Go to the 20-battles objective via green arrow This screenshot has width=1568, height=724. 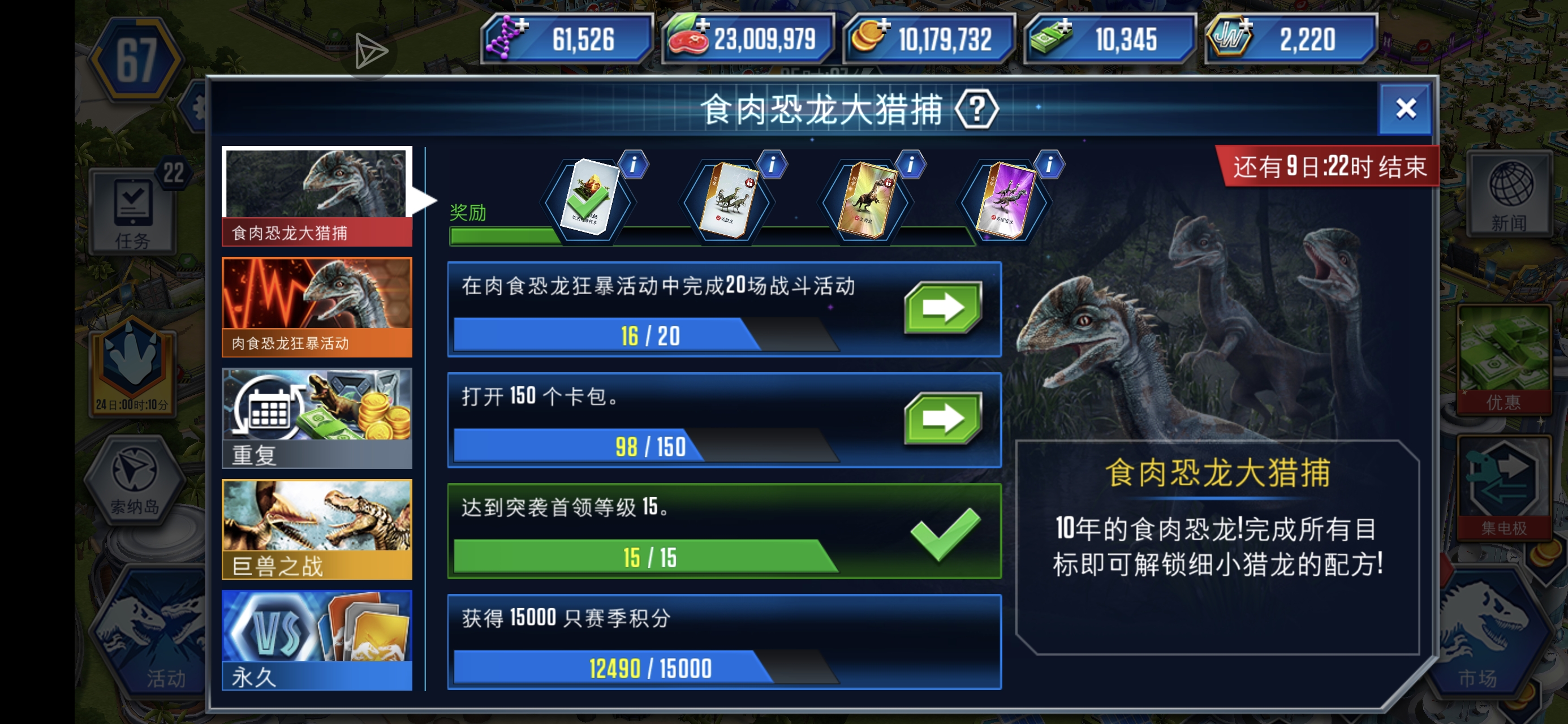pyautogui.click(x=943, y=308)
